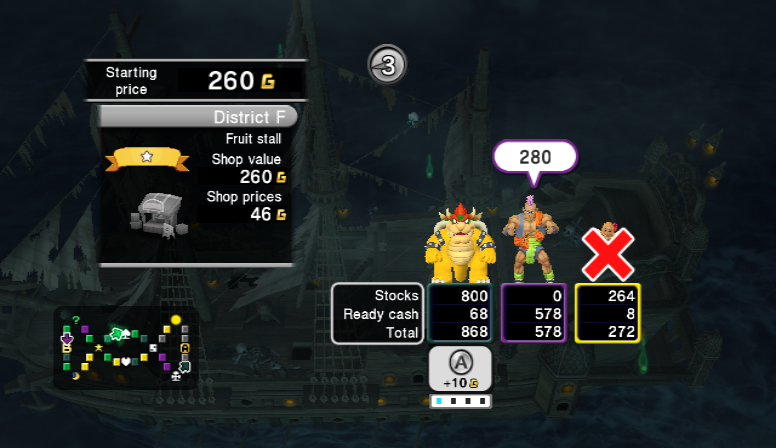The height and width of the screenshot is (448, 776).
Task: Select the mohawk wrestler bidder portrait
Action: pyautogui.click(x=532, y=238)
